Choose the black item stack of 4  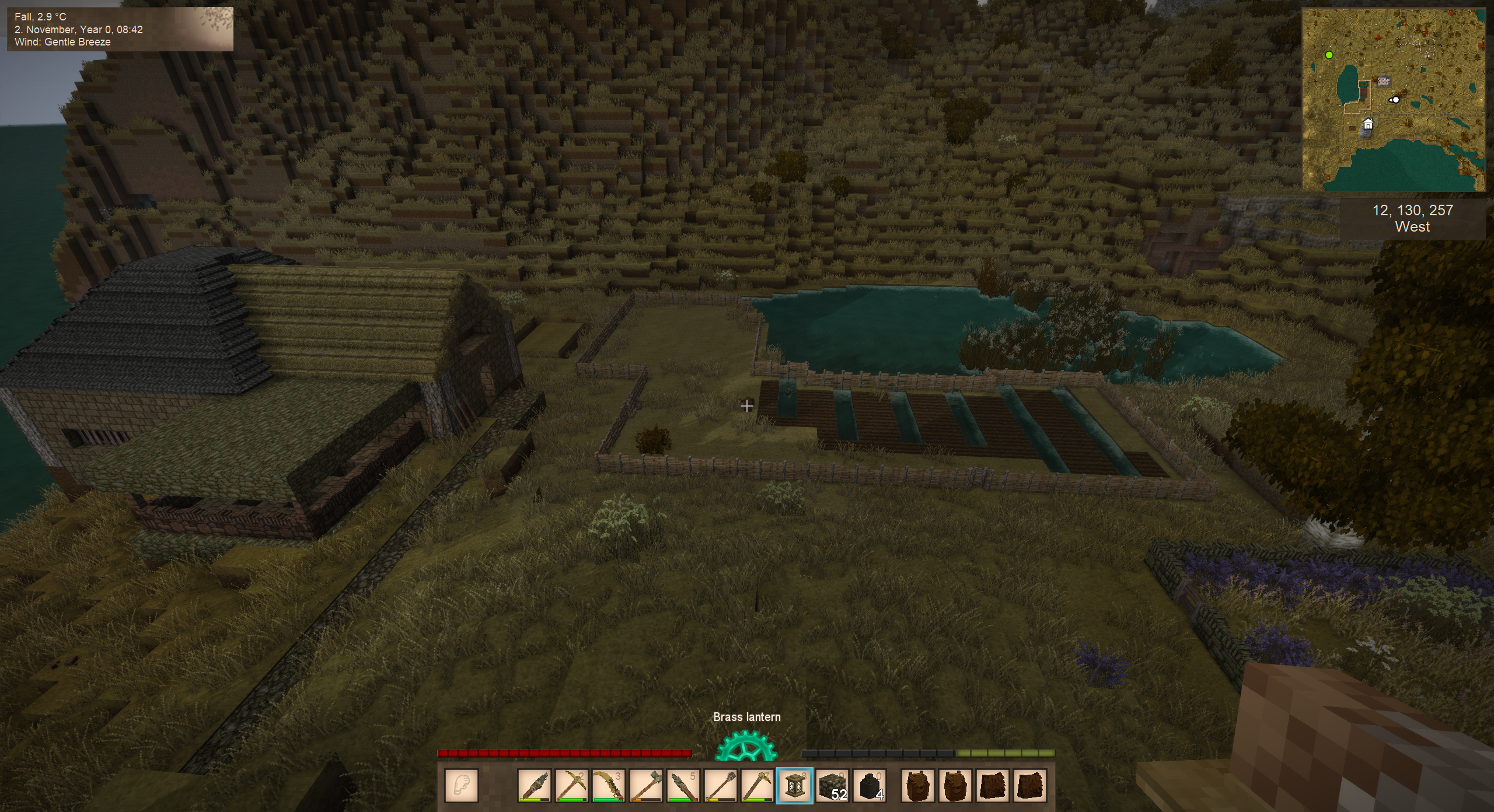pyautogui.click(x=870, y=785)
